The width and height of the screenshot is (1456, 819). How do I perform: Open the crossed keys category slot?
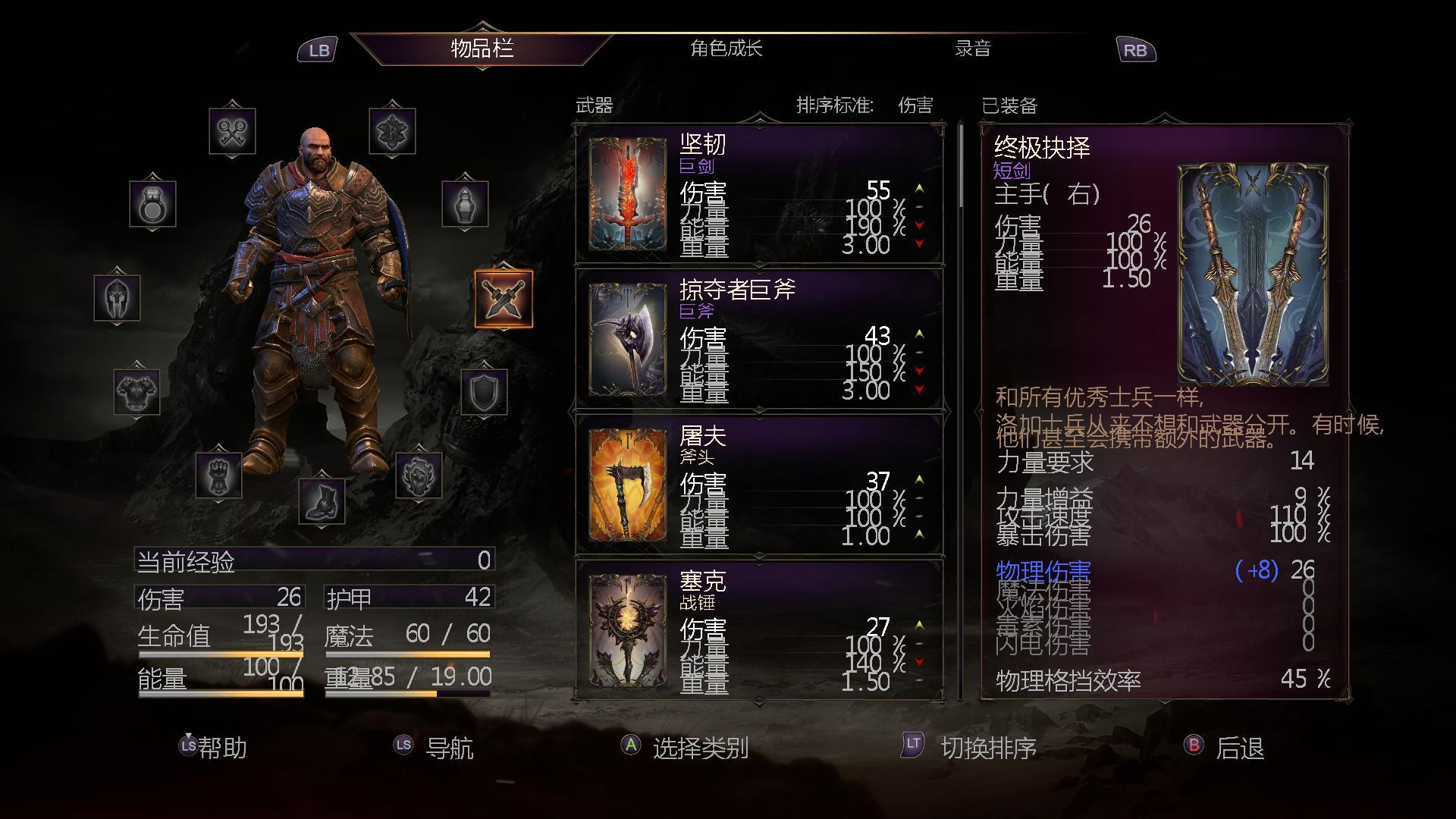point(232,131)
